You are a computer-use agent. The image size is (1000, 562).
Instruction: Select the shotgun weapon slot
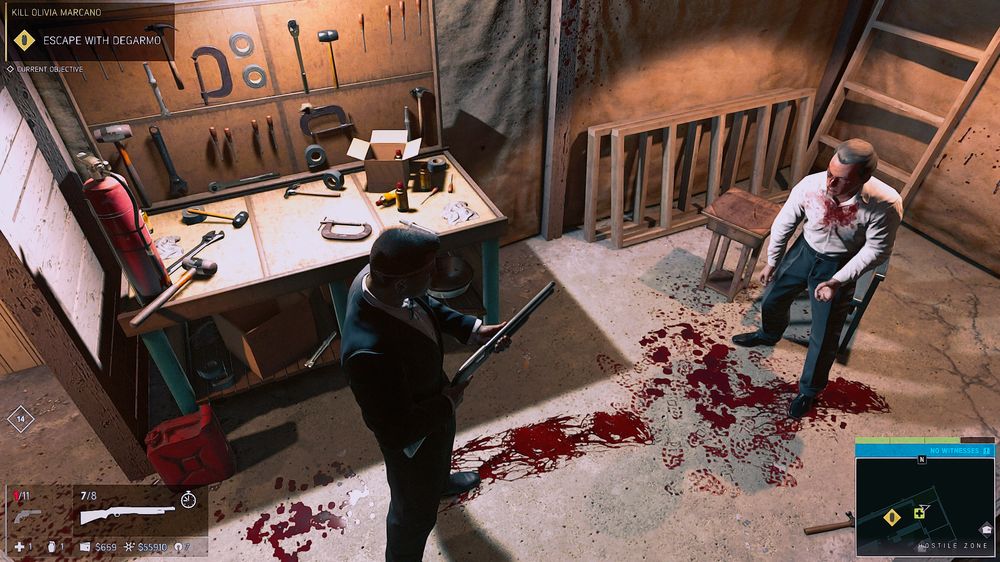pyautogui.click(x=125, y=515)
